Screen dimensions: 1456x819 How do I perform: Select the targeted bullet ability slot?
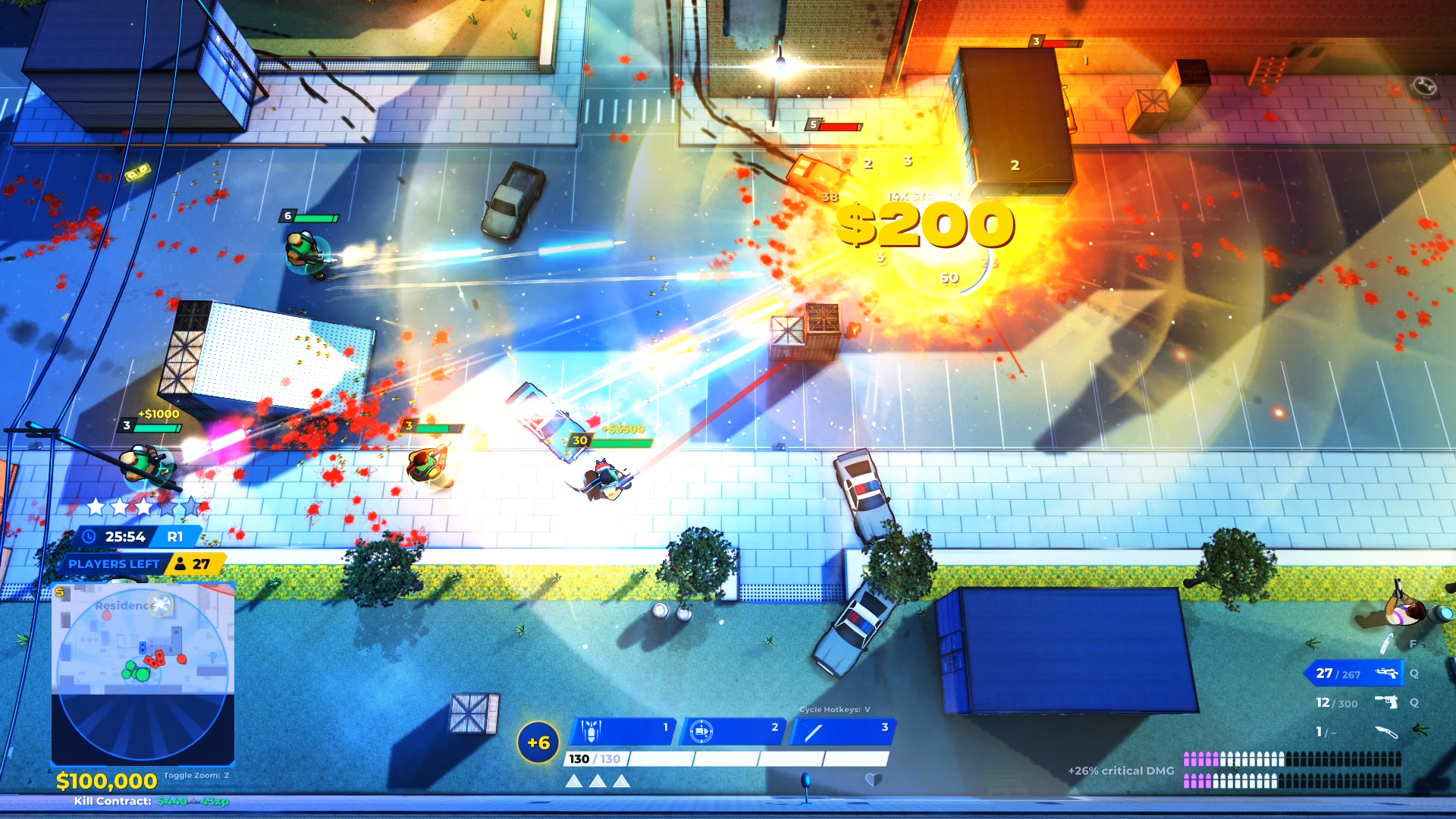(733, 731)
